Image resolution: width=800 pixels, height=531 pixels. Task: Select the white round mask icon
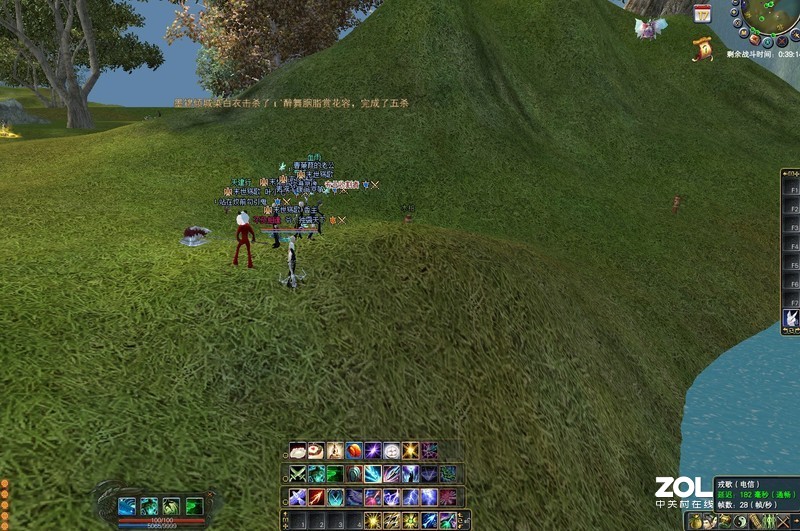[x=391, y=451]
